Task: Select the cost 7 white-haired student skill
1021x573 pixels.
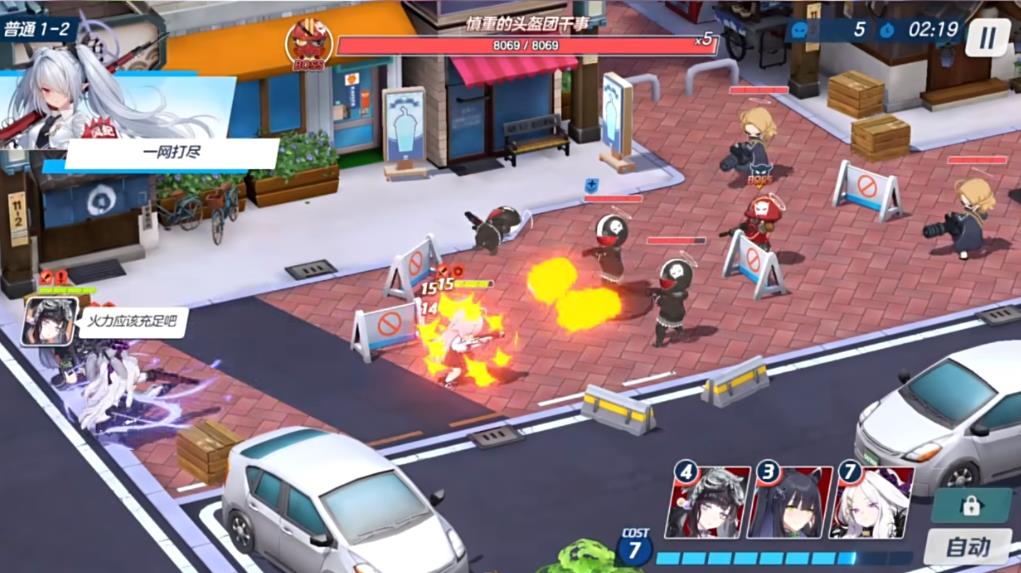Action: pos(873,502)
